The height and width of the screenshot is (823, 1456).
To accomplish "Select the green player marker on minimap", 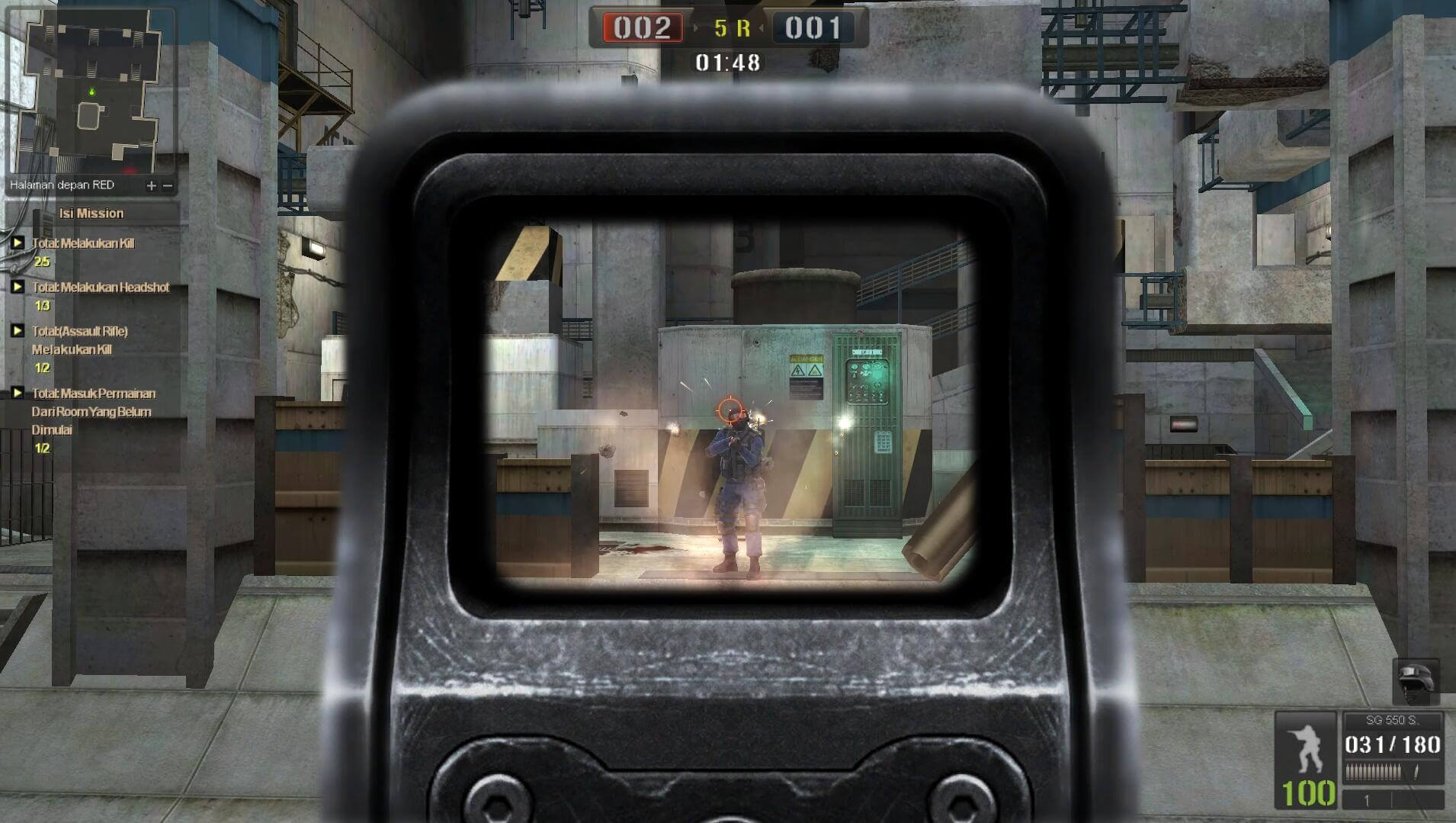I will point(92,92).
